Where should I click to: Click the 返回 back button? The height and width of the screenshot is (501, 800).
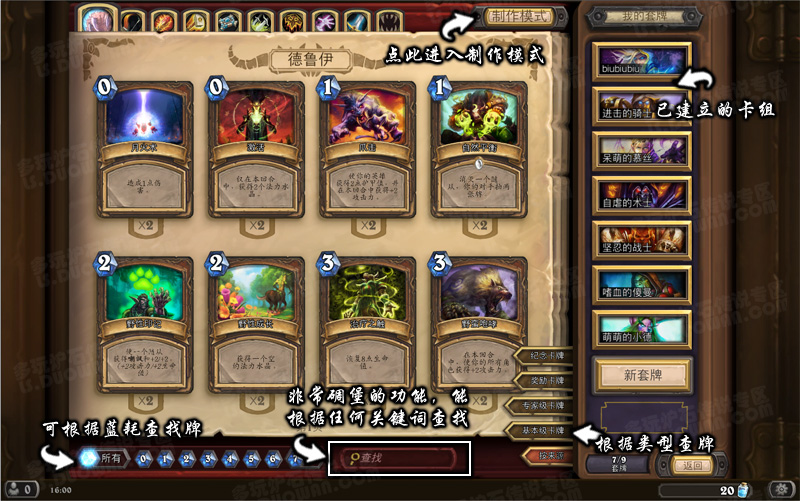[x=691, y=465]
